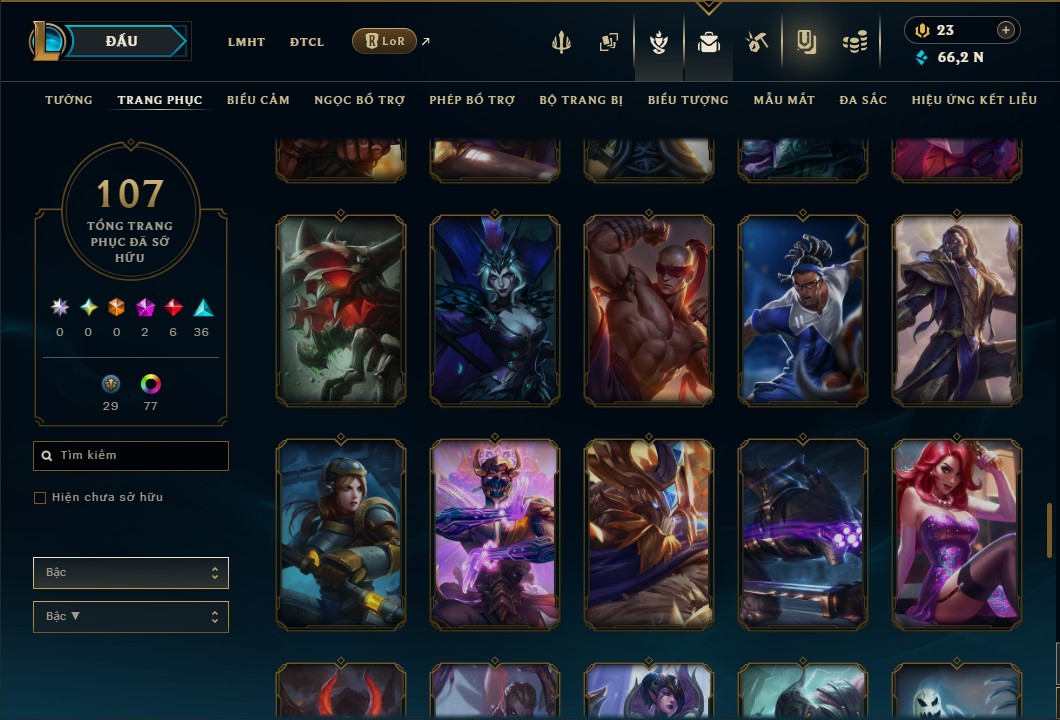The height and width of the screenshot is (720, 1060).
Task: Launch the LoR external link
Action: coord(385,41)
